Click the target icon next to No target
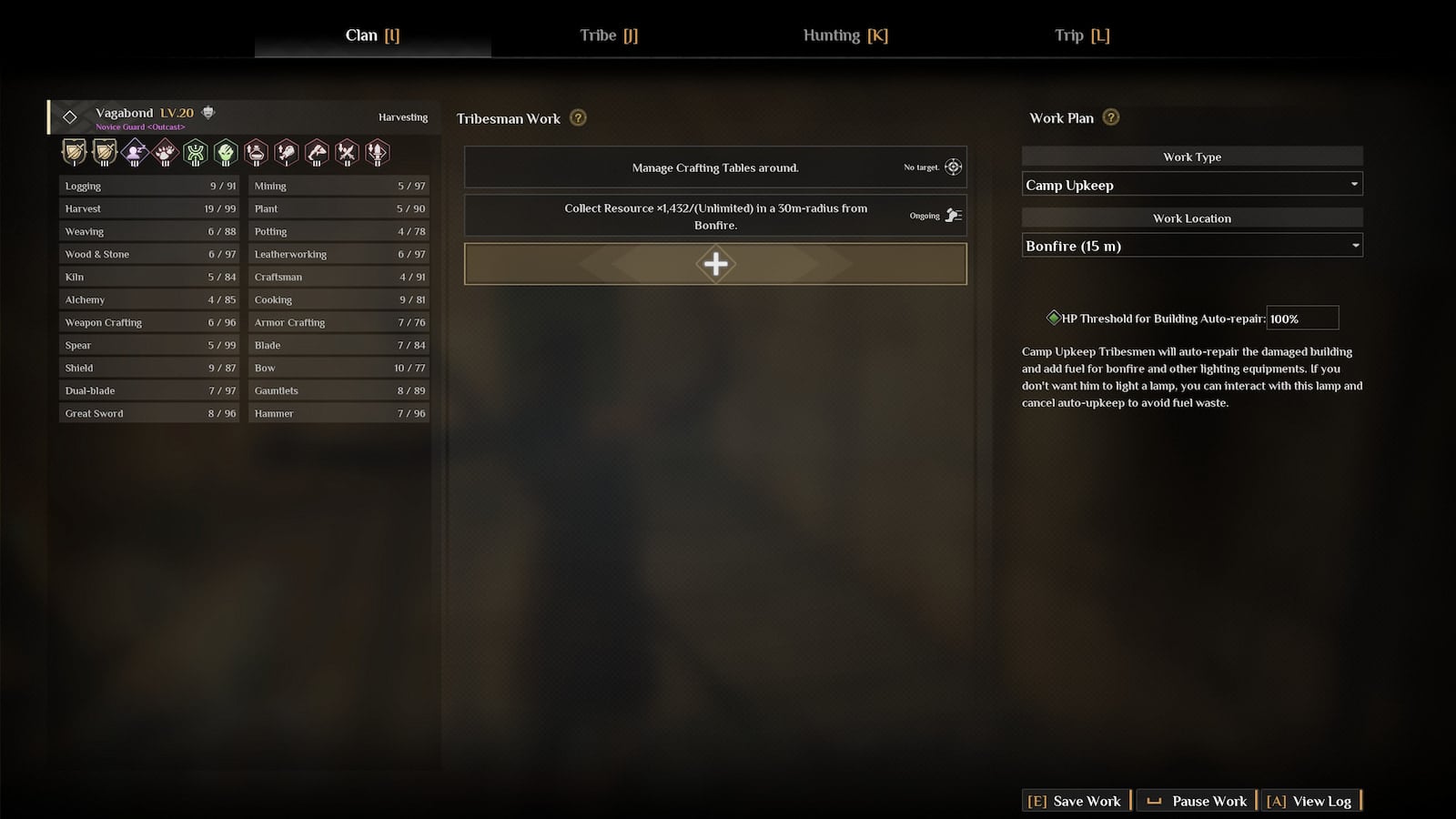 point(953,167)
